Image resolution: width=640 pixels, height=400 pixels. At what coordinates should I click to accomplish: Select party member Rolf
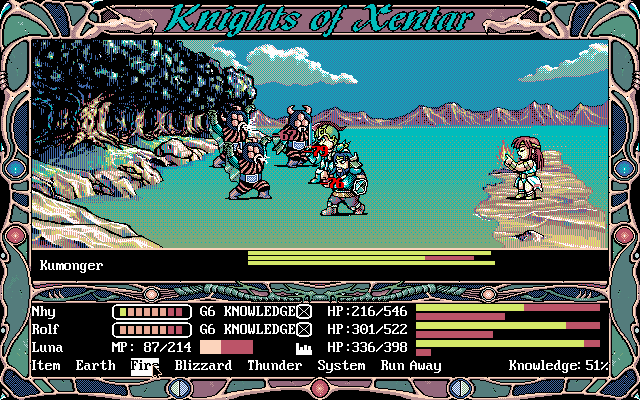point(46,329)
